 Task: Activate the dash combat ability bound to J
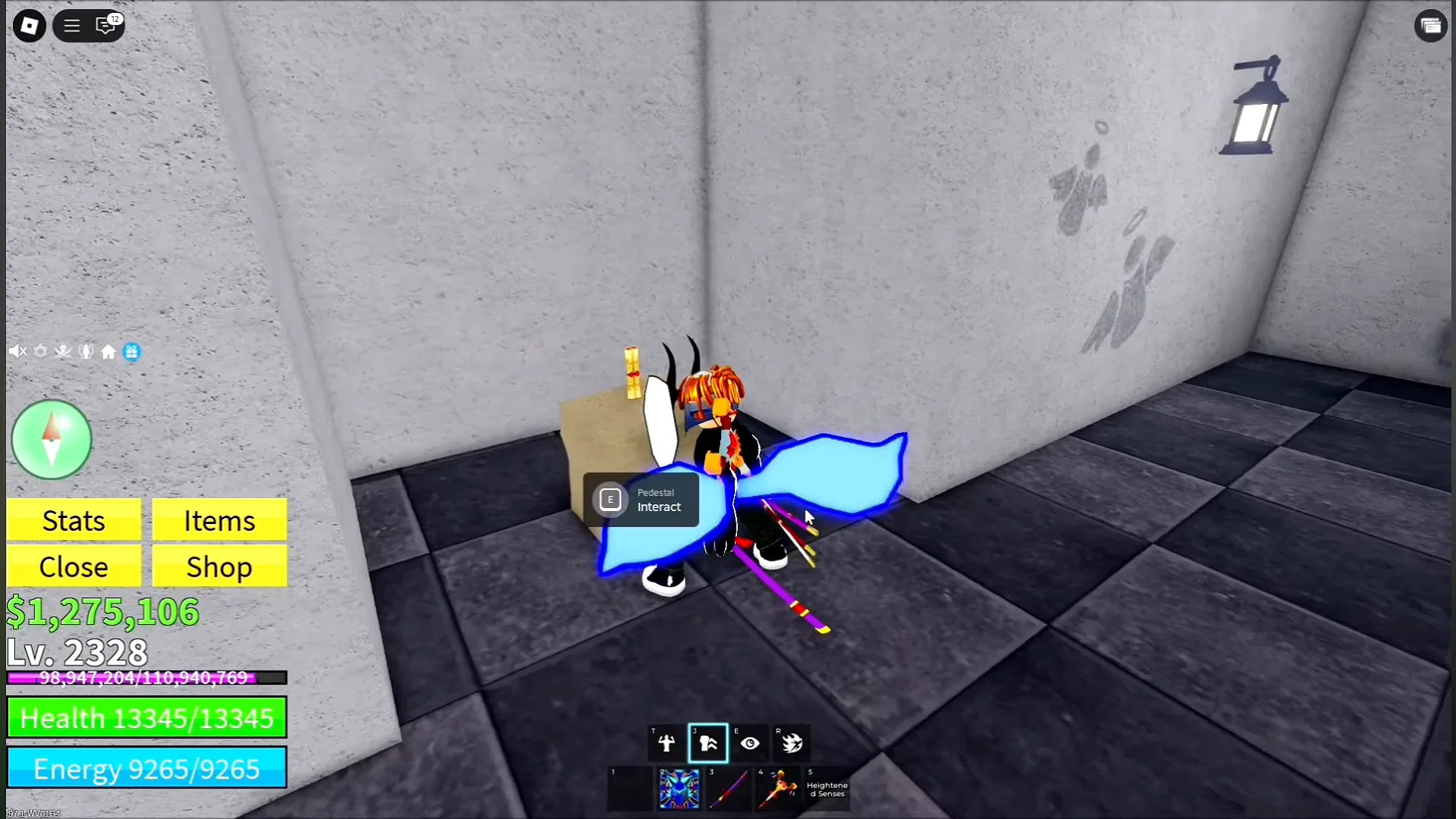tap(707, 743)
